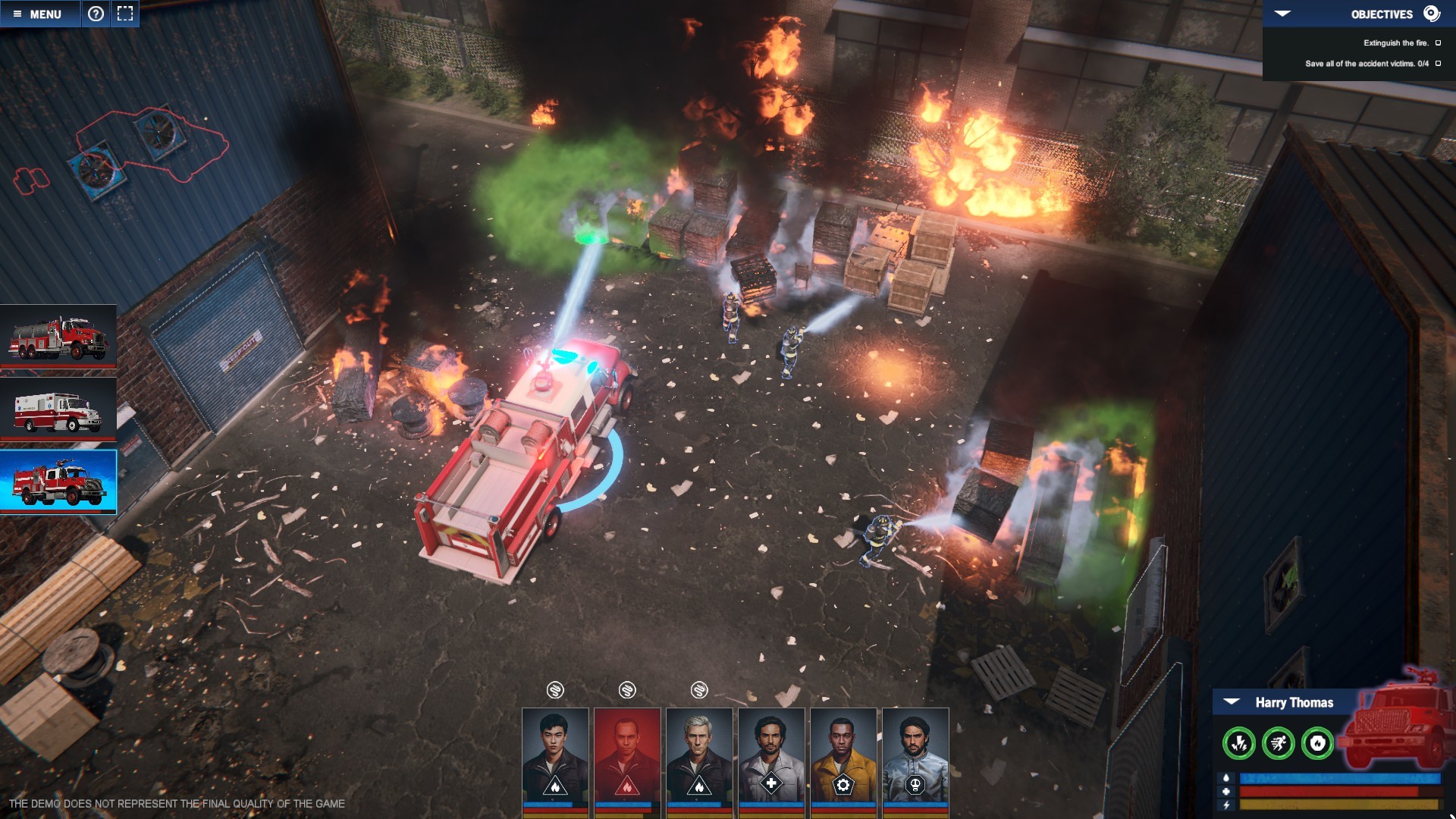The width and height of the screenshot is (1456, 819).
Task: Collapse the Harry Thomas panel arrow
Action: click(x=1232, y=702)
